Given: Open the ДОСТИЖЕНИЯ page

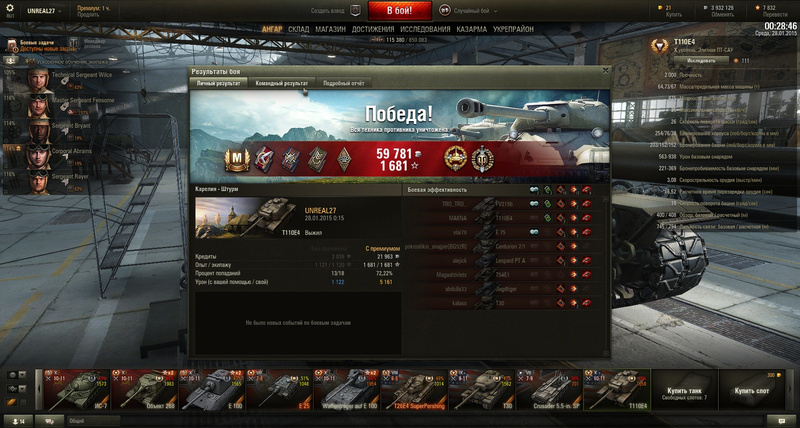Looking at the screenshot, I should pos(373,30).
